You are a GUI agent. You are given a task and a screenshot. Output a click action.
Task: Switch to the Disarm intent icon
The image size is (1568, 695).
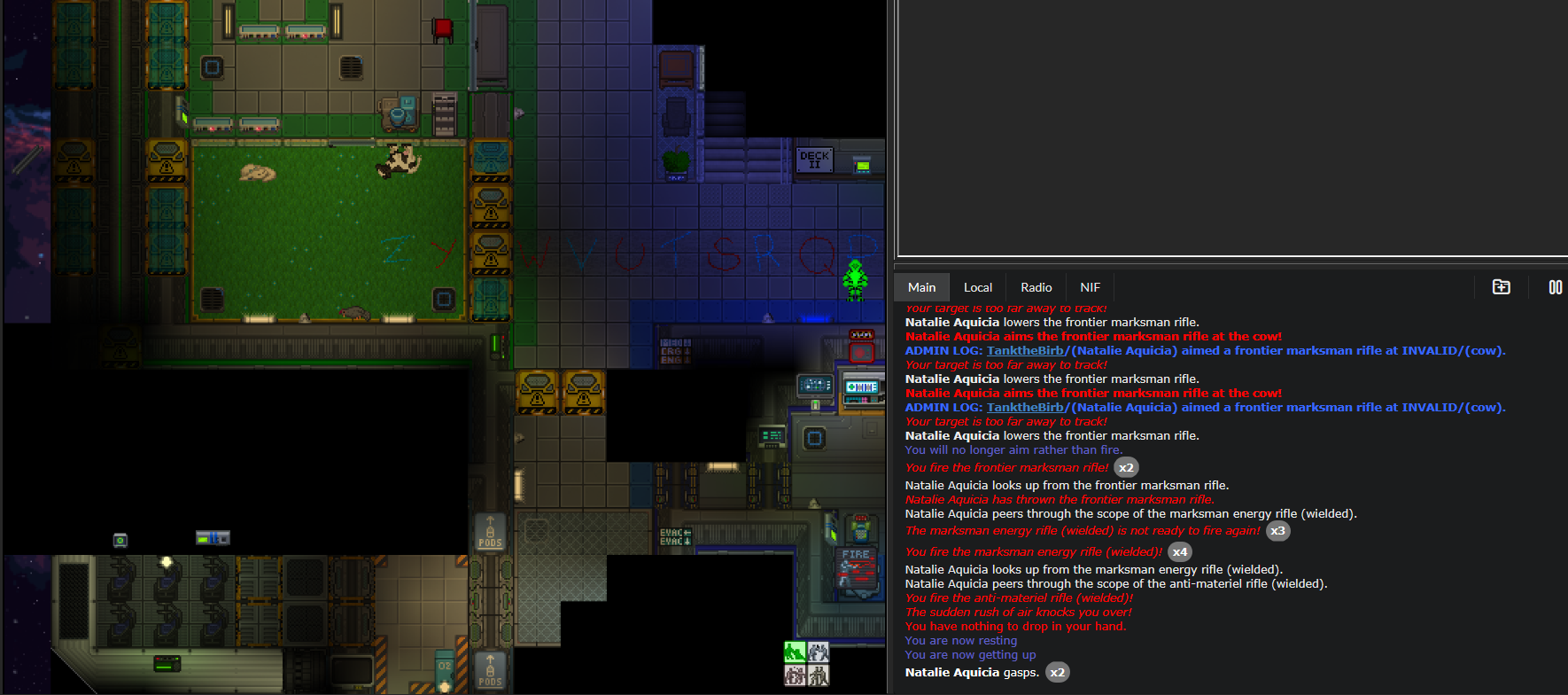[818, 652]
